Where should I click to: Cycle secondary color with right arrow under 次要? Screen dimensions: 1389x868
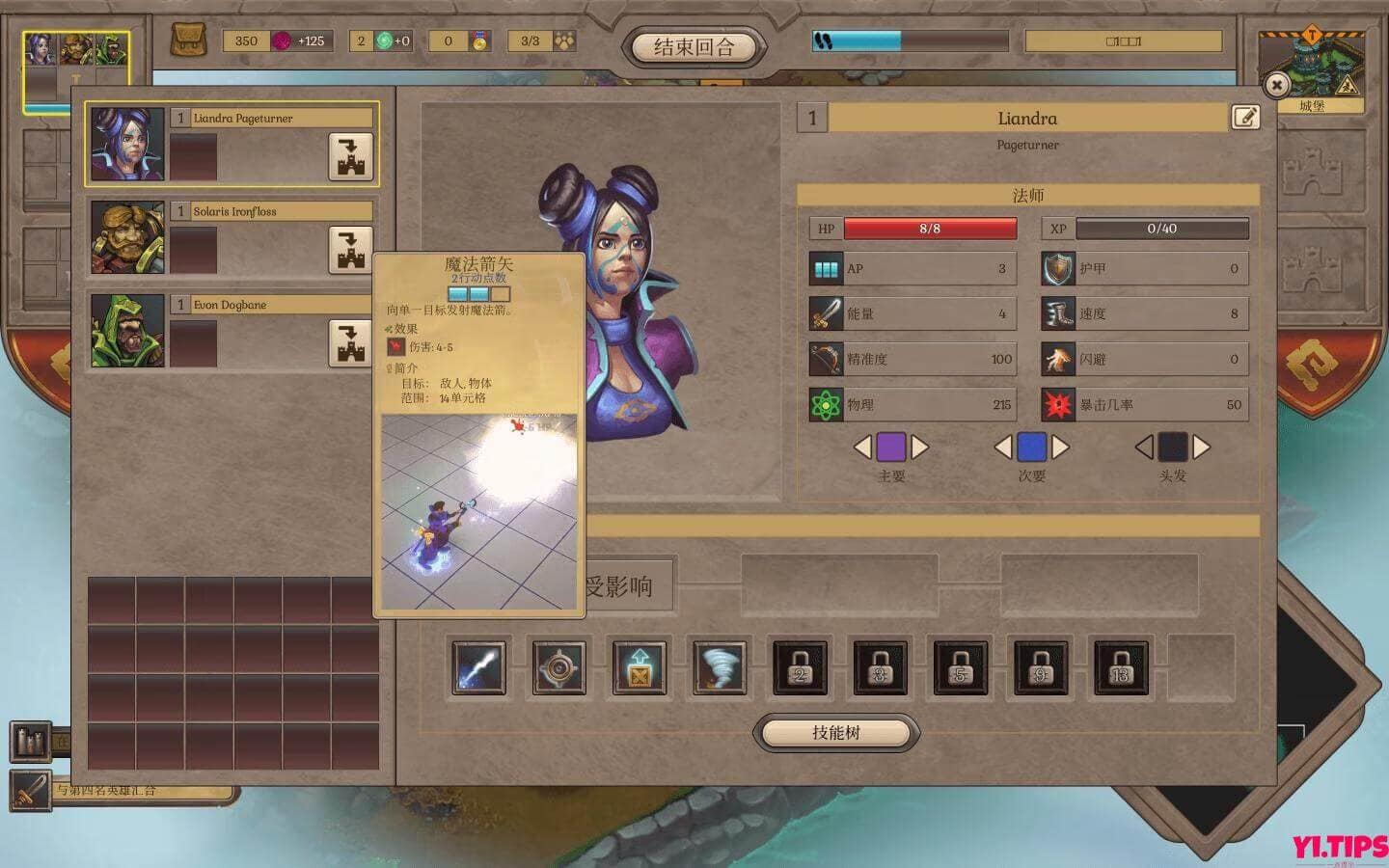(x=1060, y=448)
